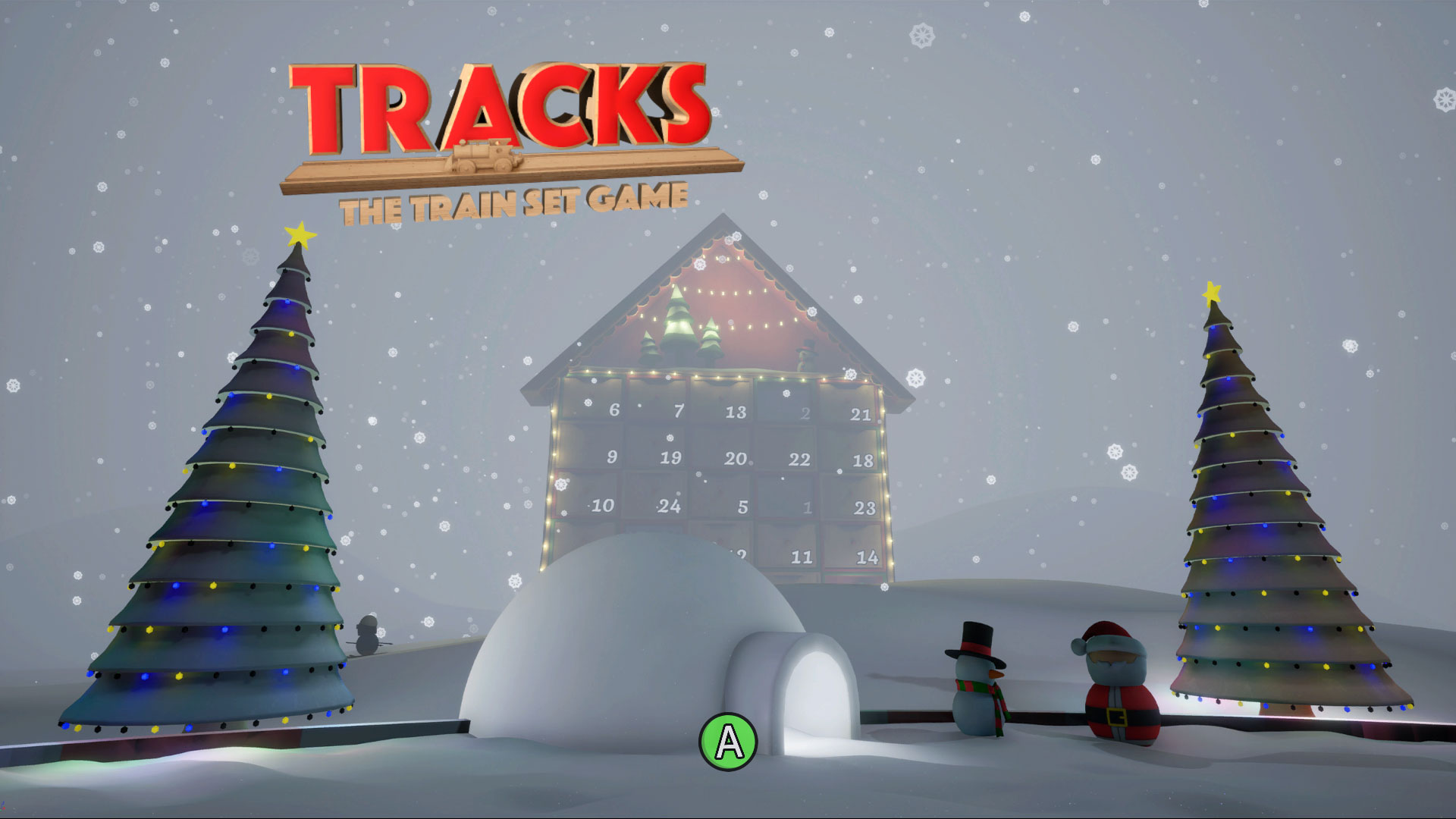Open advent calendar door 24
Viewport: 1456px width, 819px height.
663,503
